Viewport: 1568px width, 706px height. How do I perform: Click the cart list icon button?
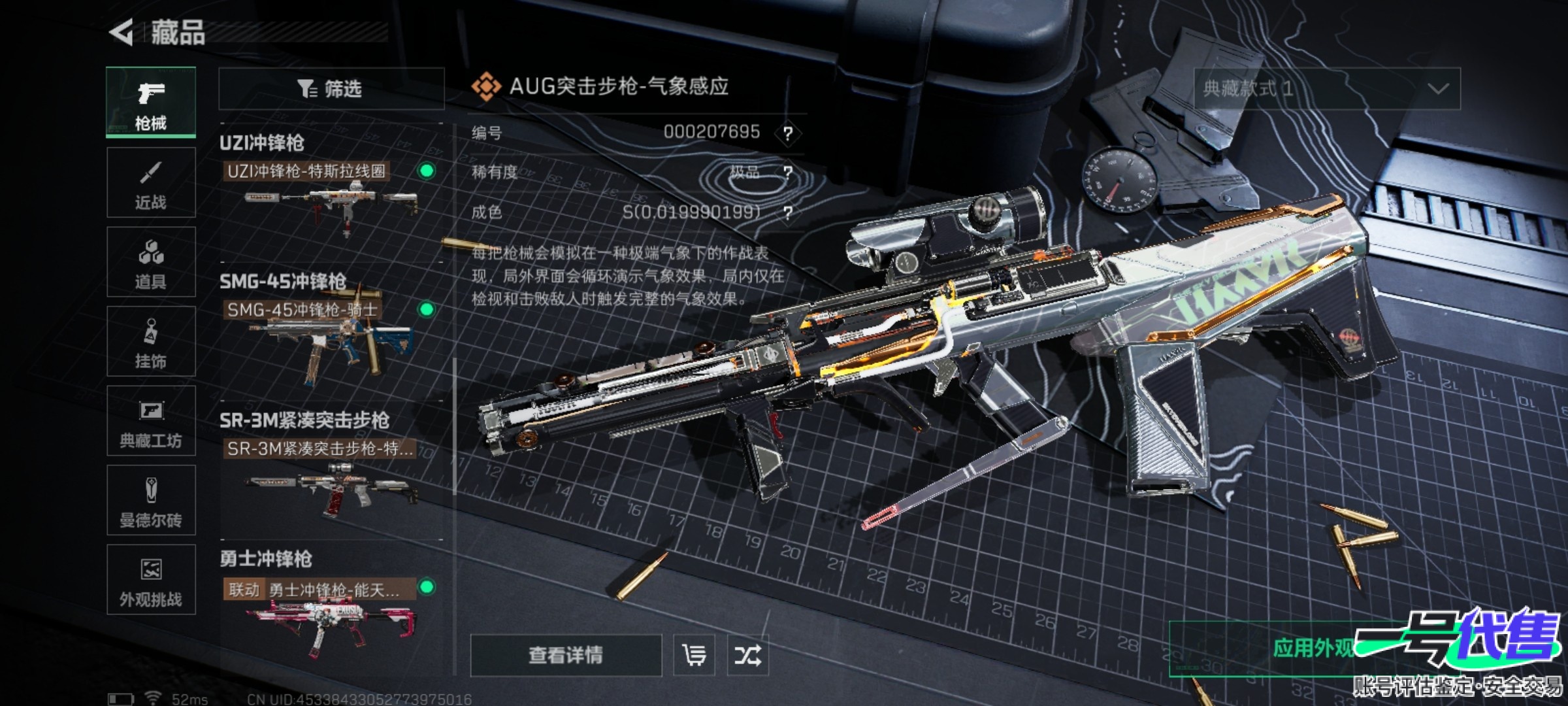pos(694,655)
